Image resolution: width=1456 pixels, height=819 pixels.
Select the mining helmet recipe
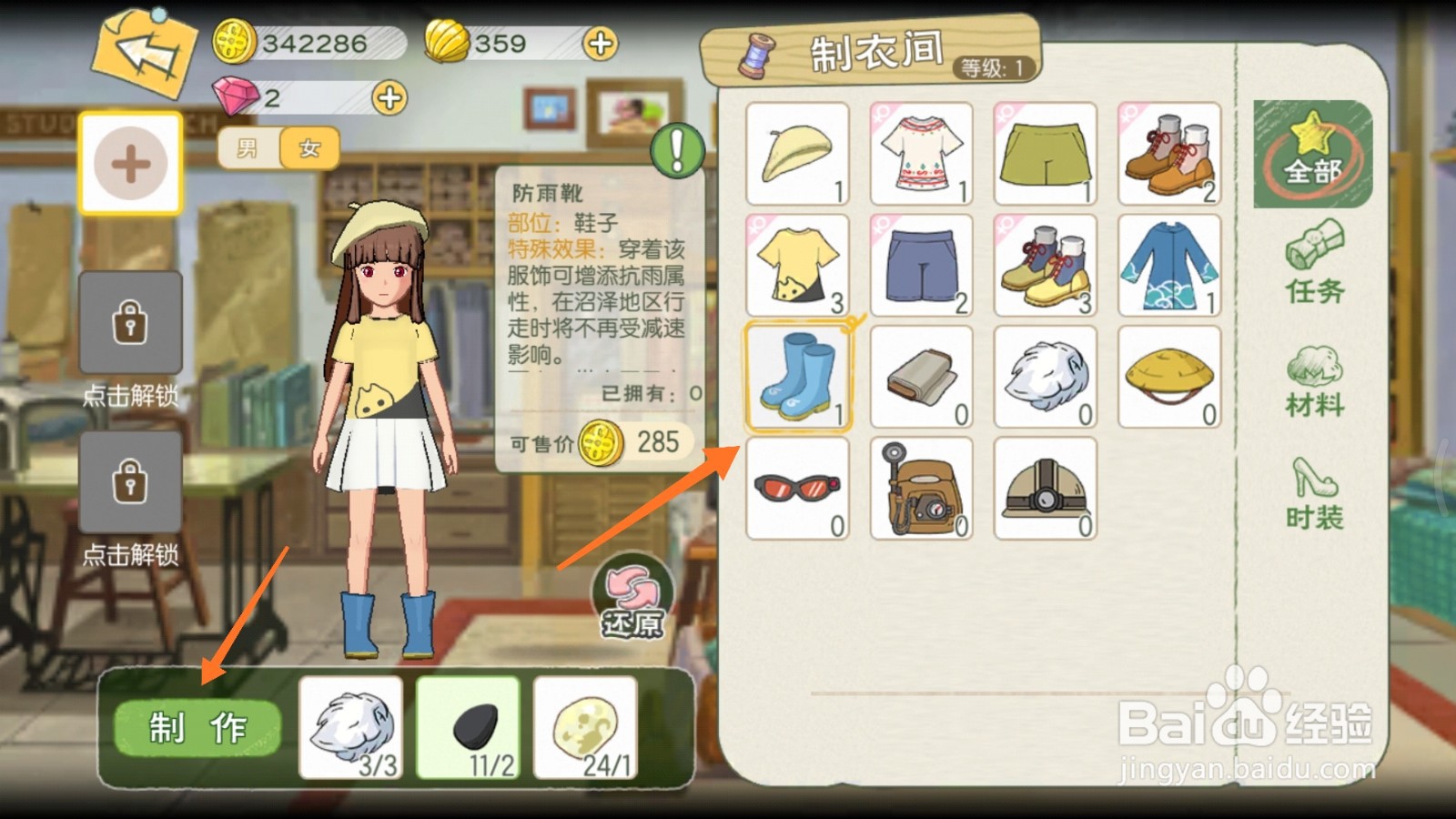[x=1046, y=489]
